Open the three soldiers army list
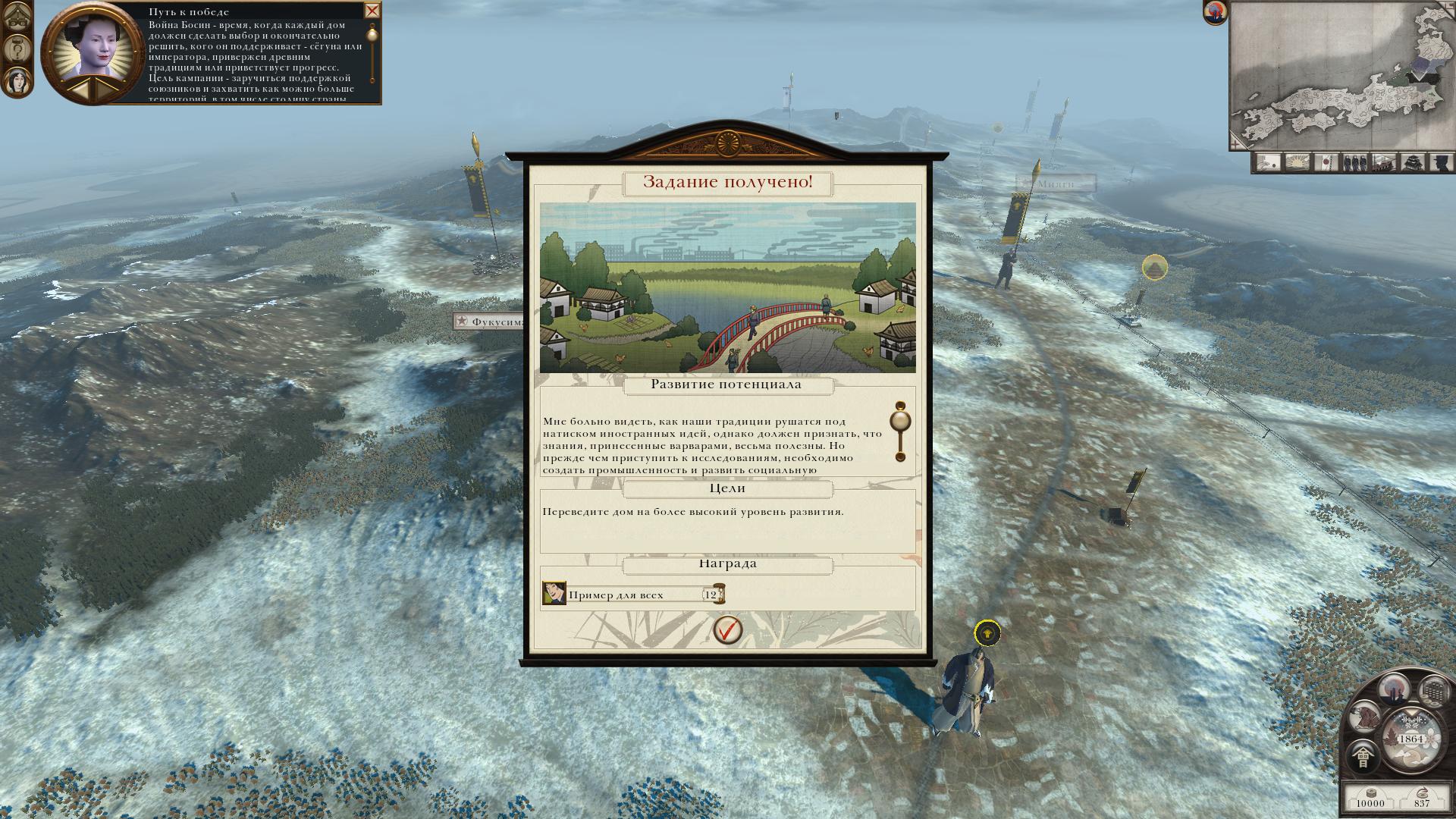The image size is (1456, 819). coord(1355,162)
